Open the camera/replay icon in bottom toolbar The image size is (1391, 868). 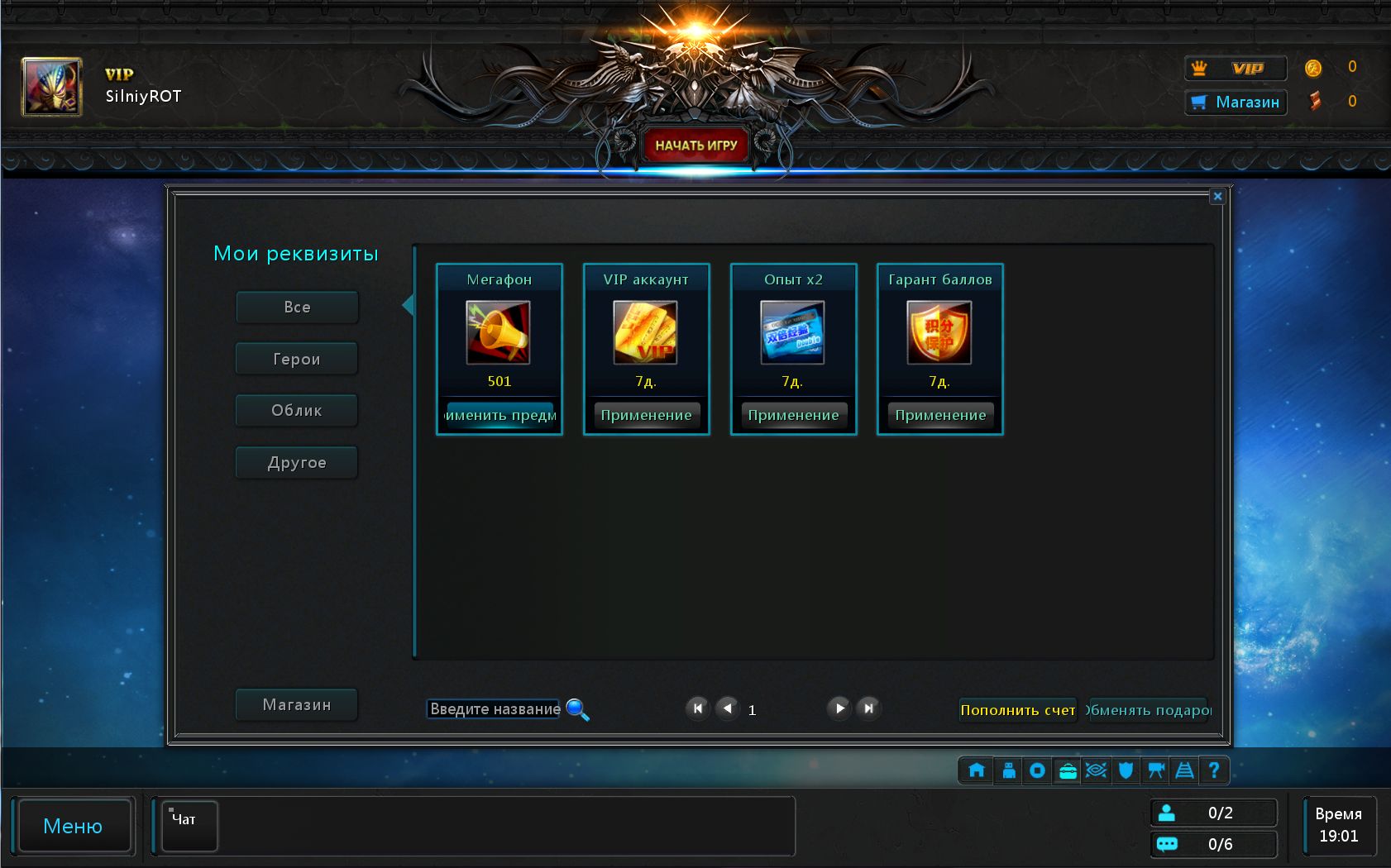tap(1154, 770)
